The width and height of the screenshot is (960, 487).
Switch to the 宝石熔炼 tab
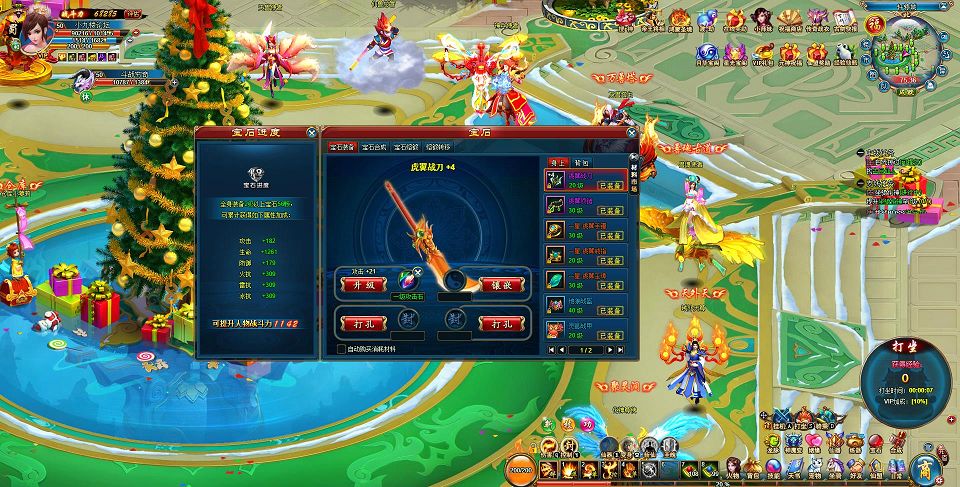(x=405, y=148)
